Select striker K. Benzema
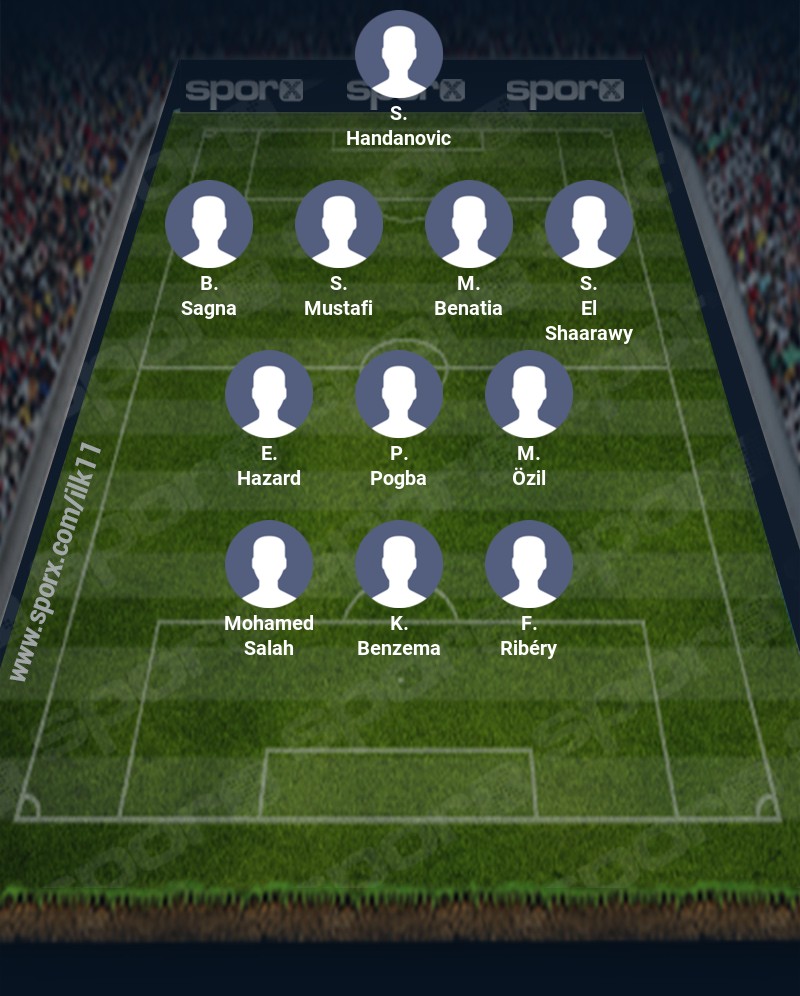800x996 pixels. pyautogui.click(x=399, y=564)
